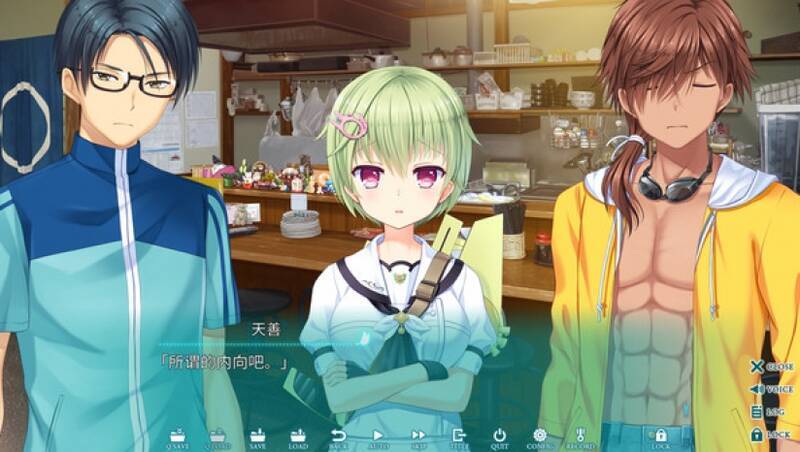Open the SAVE menu
The image size is (800, 452).
(x=258, y=436)
